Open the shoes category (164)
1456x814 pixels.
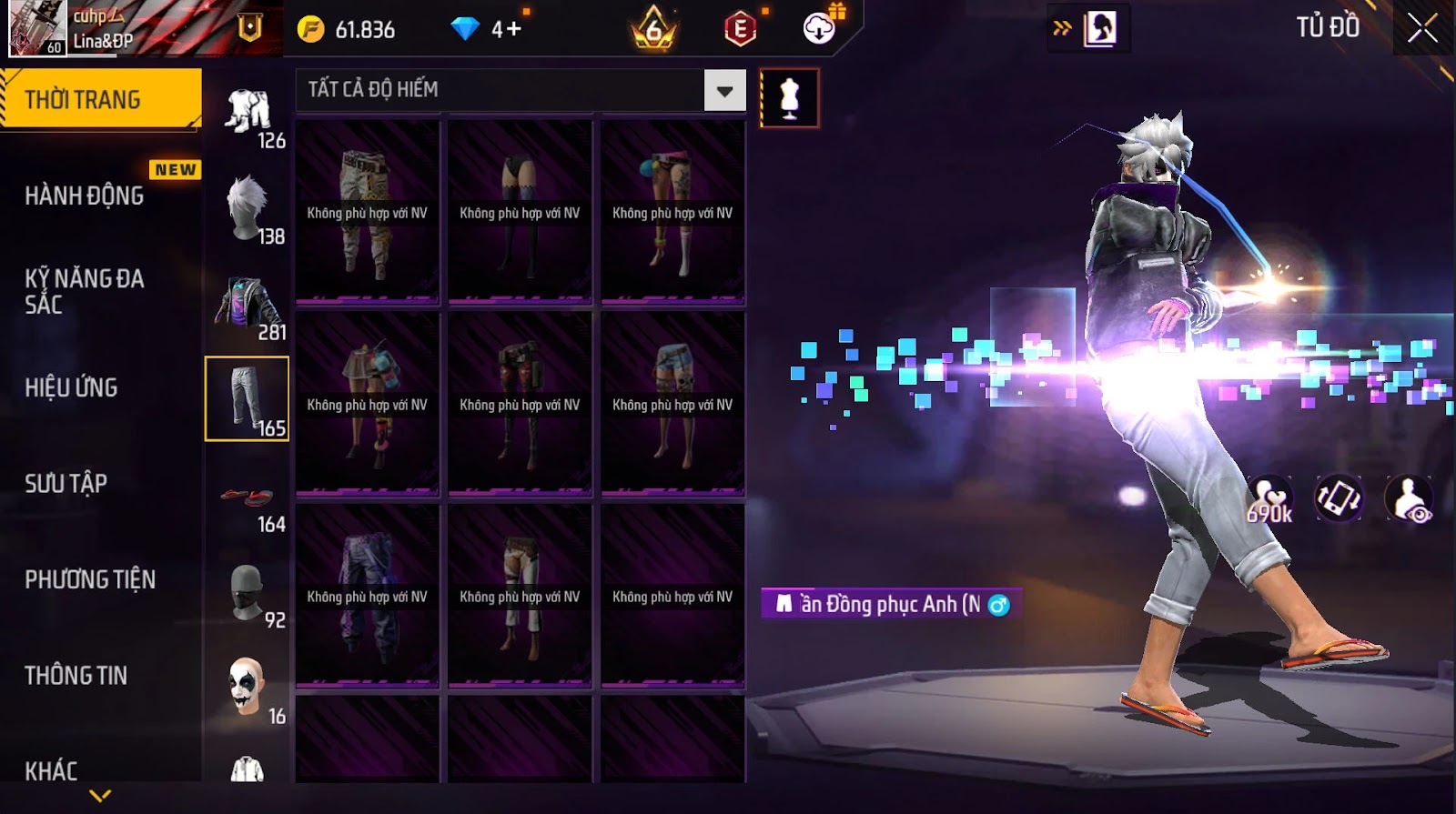click(x=248, y=498)
